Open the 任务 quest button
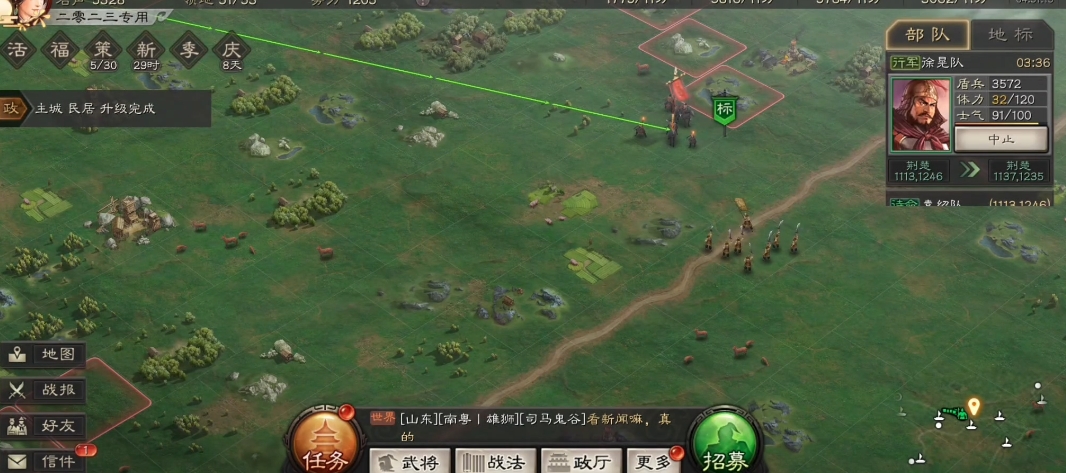This screenshot has height=473, width=1066. pyautogui.click(x=324, y=446)
